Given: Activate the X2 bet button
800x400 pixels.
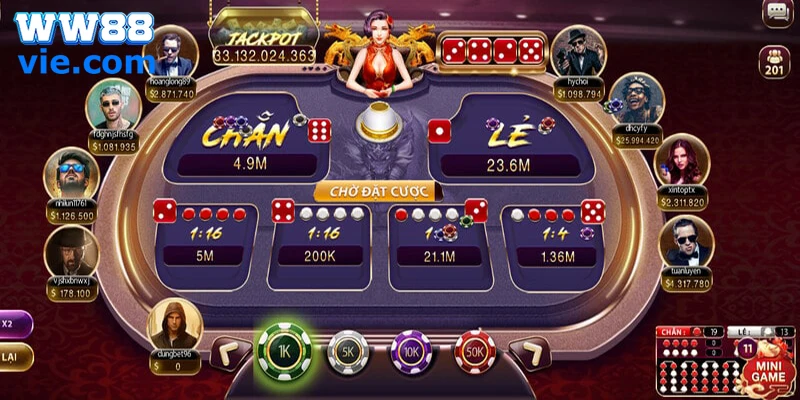Looking at the screenshot, I should click(12, 324).
